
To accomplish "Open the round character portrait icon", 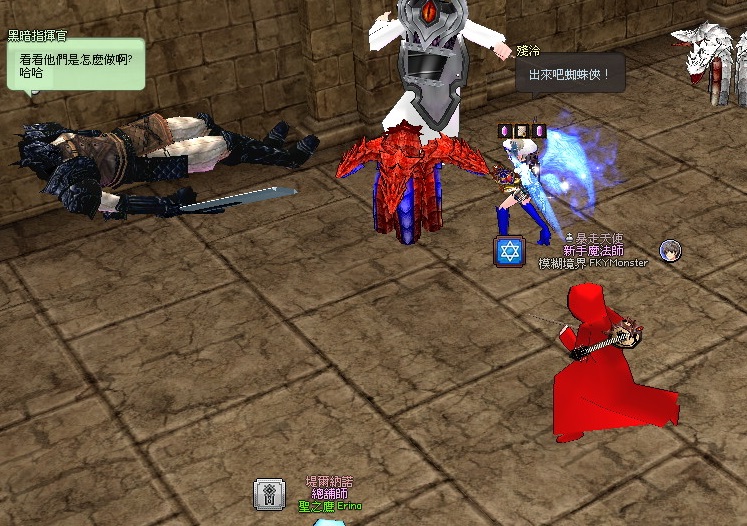I will click(x=671, y=251).
